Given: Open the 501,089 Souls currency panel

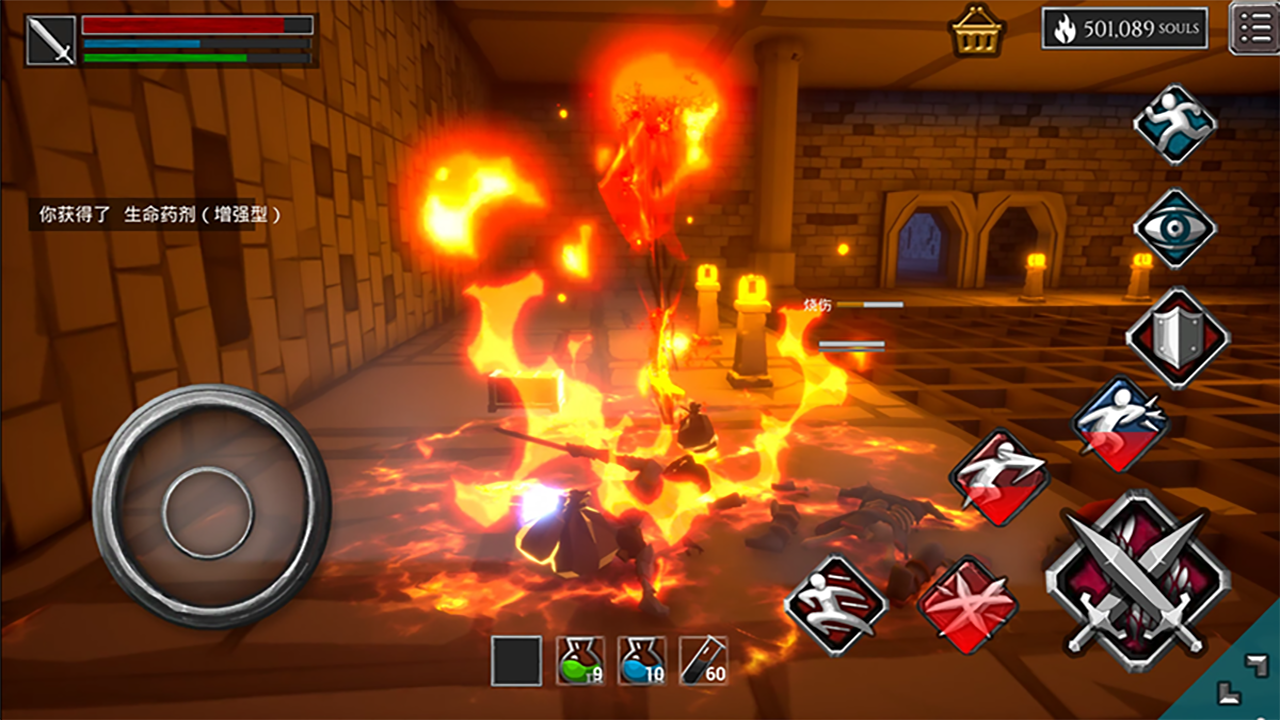Looking at the screenshot, I should 1124,29.
